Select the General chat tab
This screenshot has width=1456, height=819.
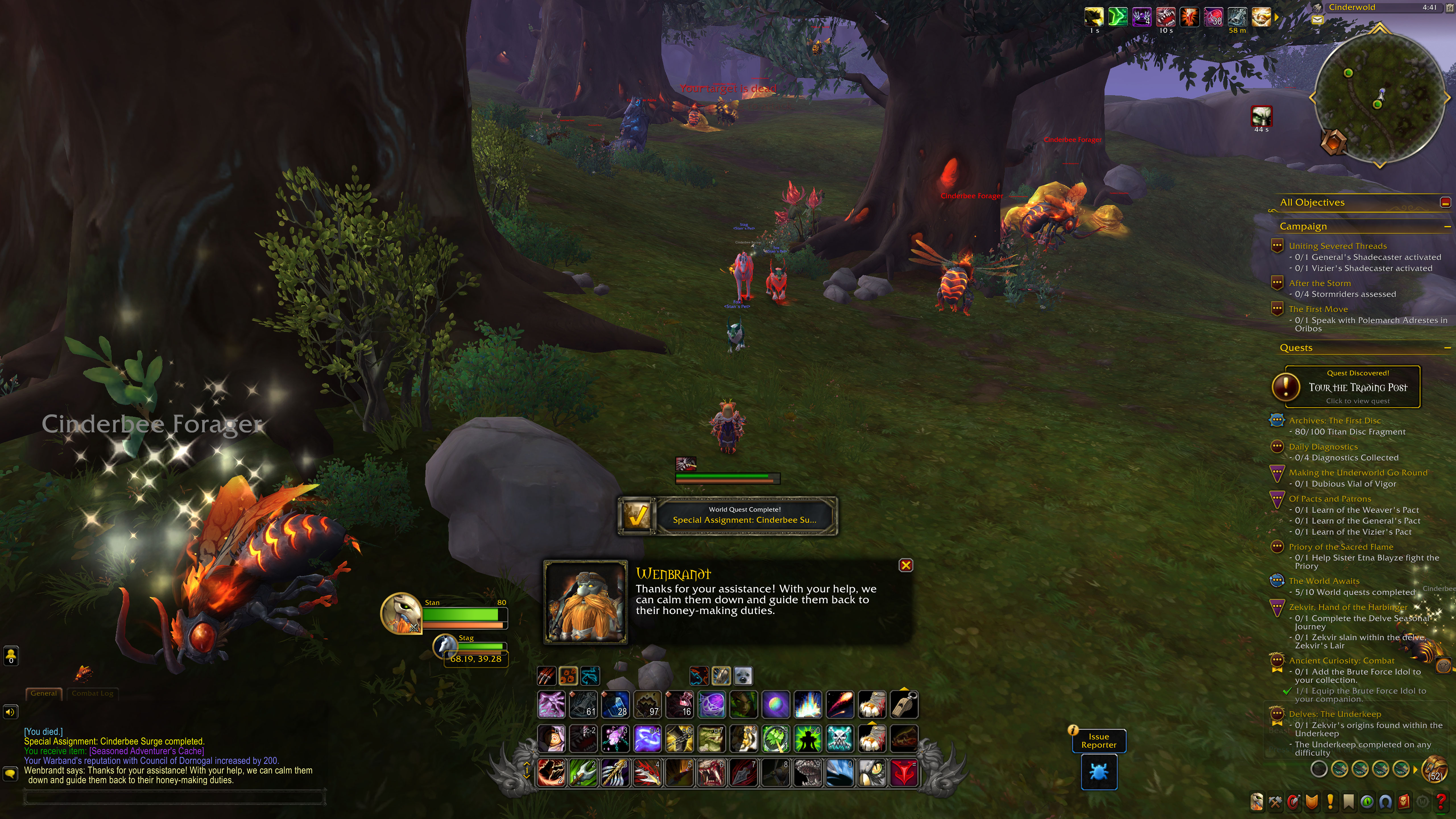click(44, 693)
